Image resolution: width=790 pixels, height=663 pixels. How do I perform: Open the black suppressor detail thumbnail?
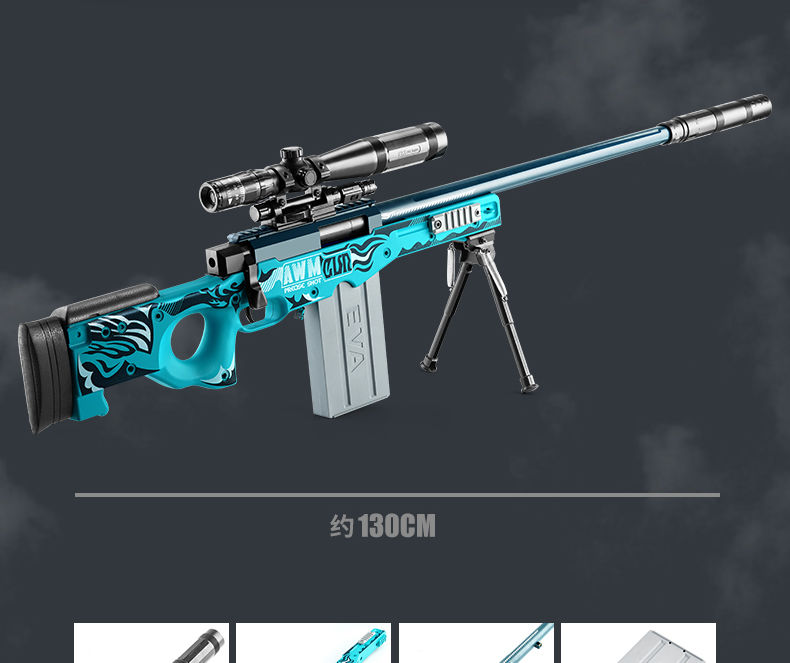click(151, 643)
